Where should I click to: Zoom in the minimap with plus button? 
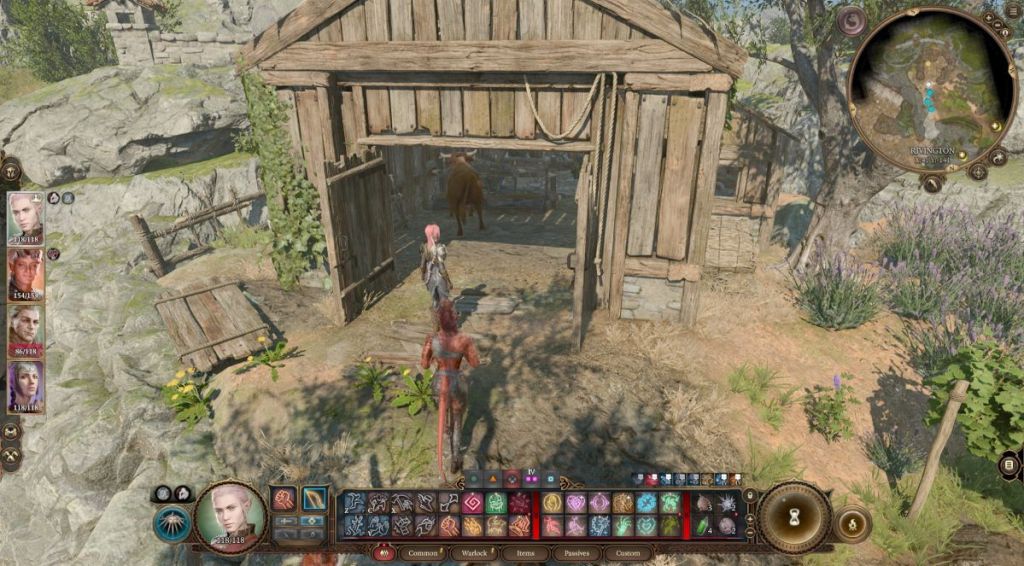(988, 19)
